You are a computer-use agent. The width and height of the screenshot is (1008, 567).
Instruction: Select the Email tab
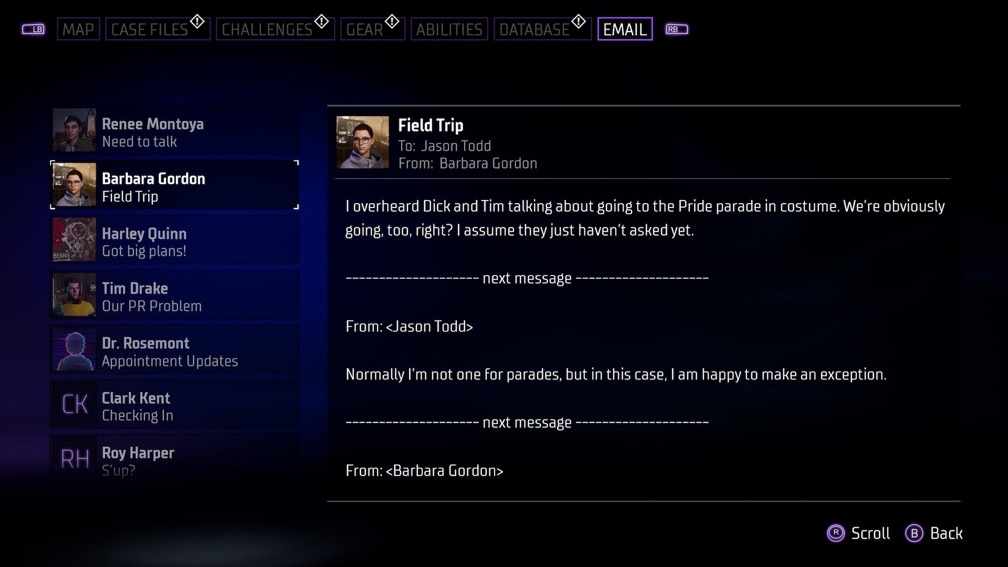click(x=624, y=29)
